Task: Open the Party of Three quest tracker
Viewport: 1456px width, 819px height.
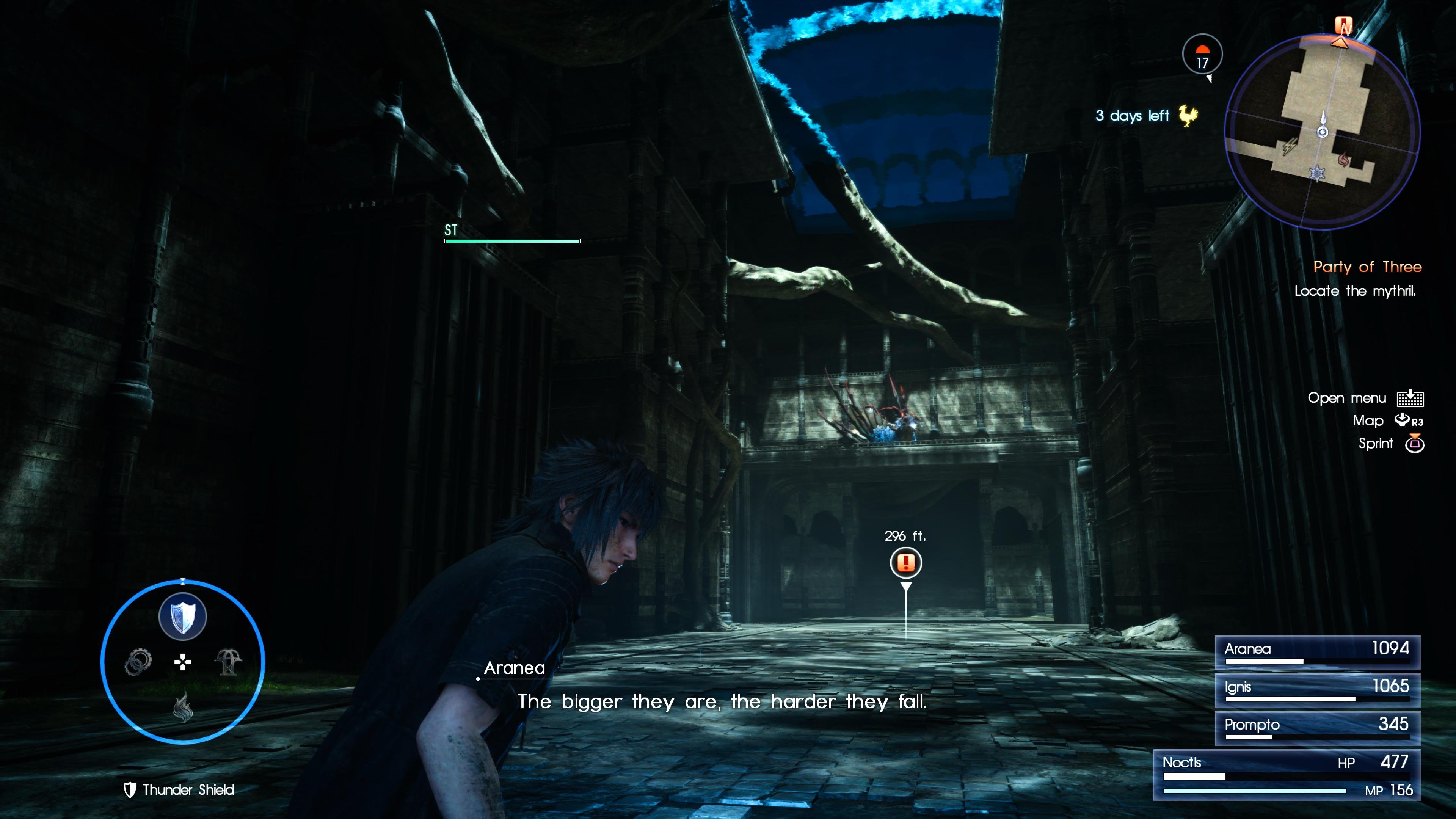Action: coord(1366,267)
